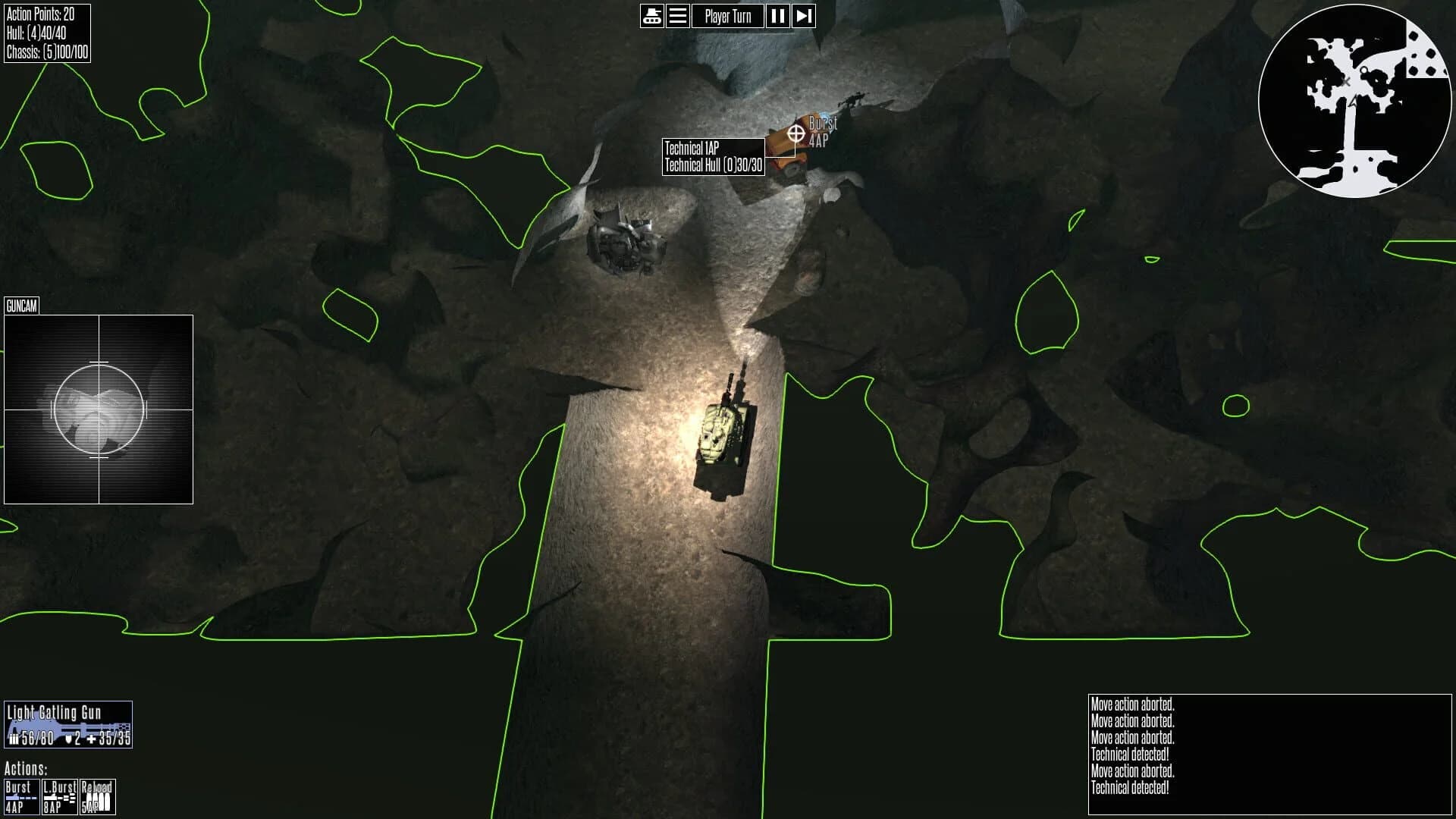The height and width of the screenshot is (819, 1456).
Task: Select the tank icon in the top toolbar
Action: click(x=652, y=16)
